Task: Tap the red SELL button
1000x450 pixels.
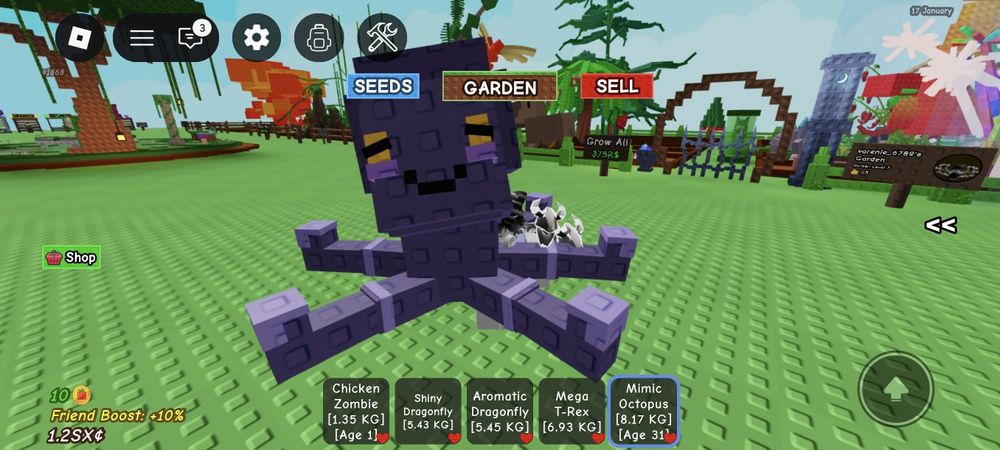Action: coord(617,86)
